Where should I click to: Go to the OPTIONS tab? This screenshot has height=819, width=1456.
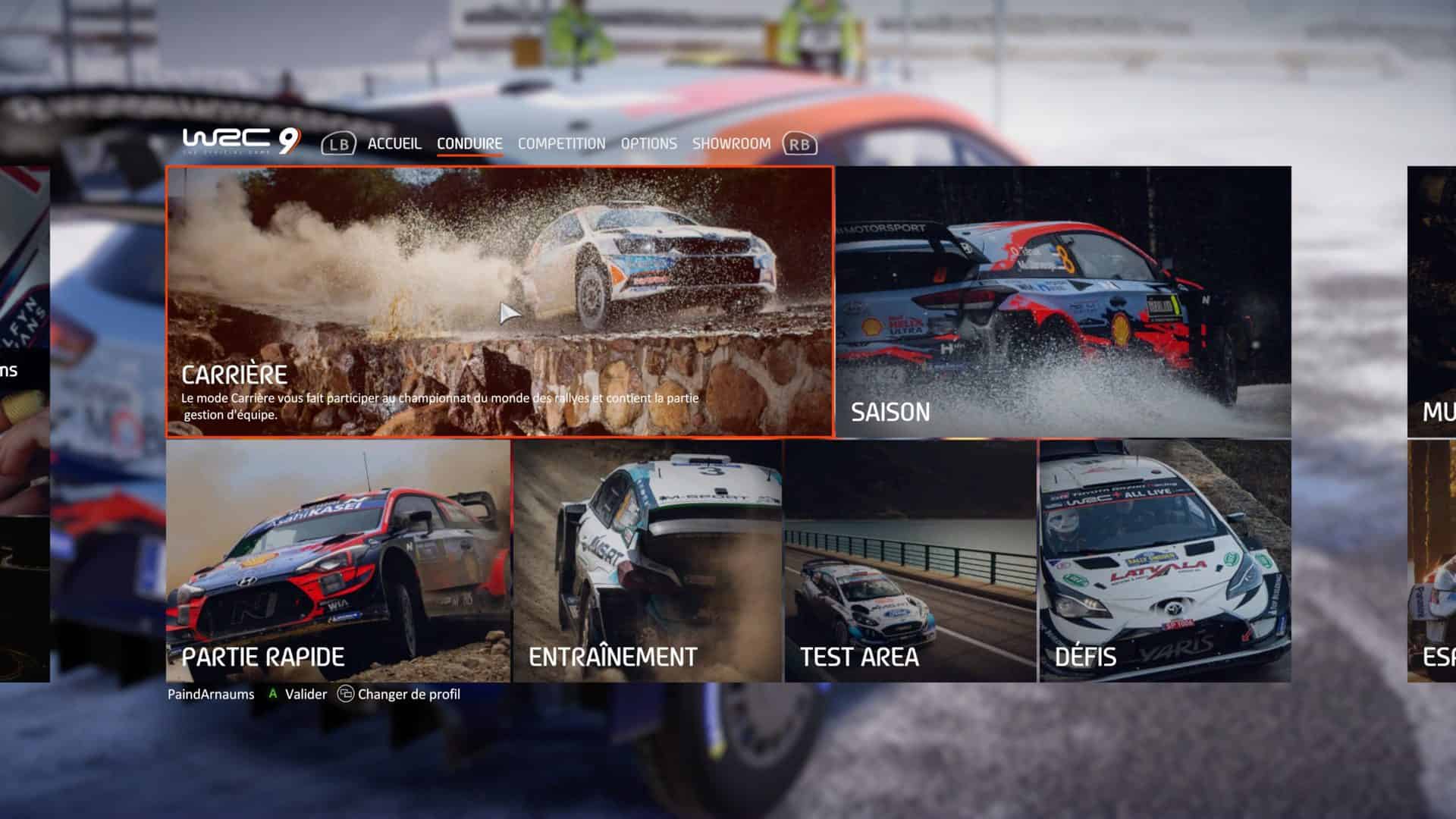[x=648, y=143]
